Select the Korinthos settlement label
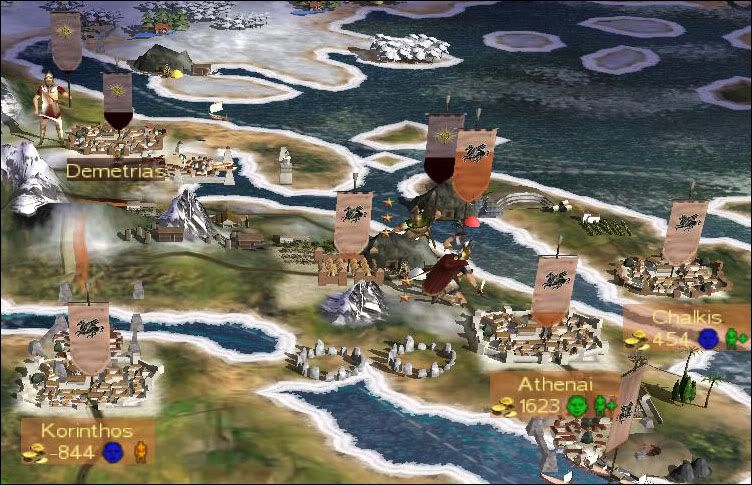The image size is (752, 485). [88, 430]
